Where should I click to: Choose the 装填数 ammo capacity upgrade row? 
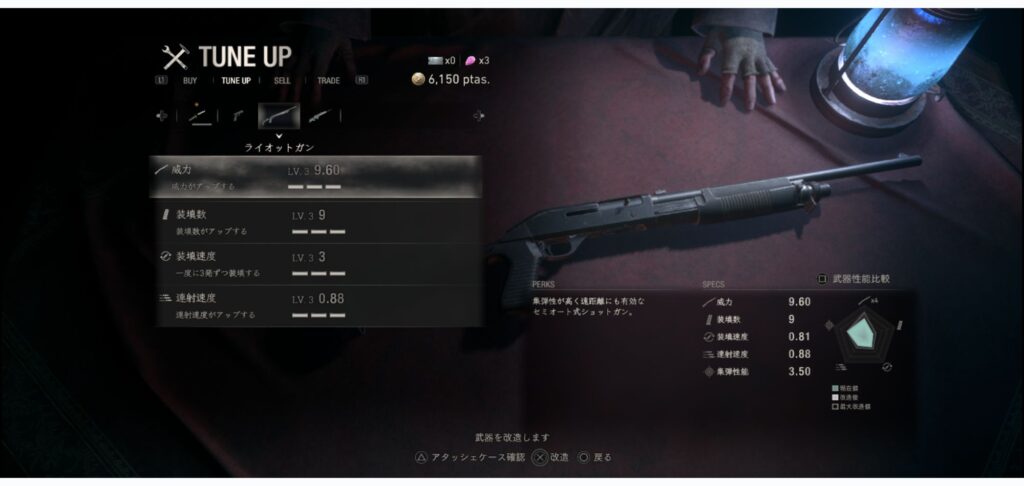tap(317, 222)
